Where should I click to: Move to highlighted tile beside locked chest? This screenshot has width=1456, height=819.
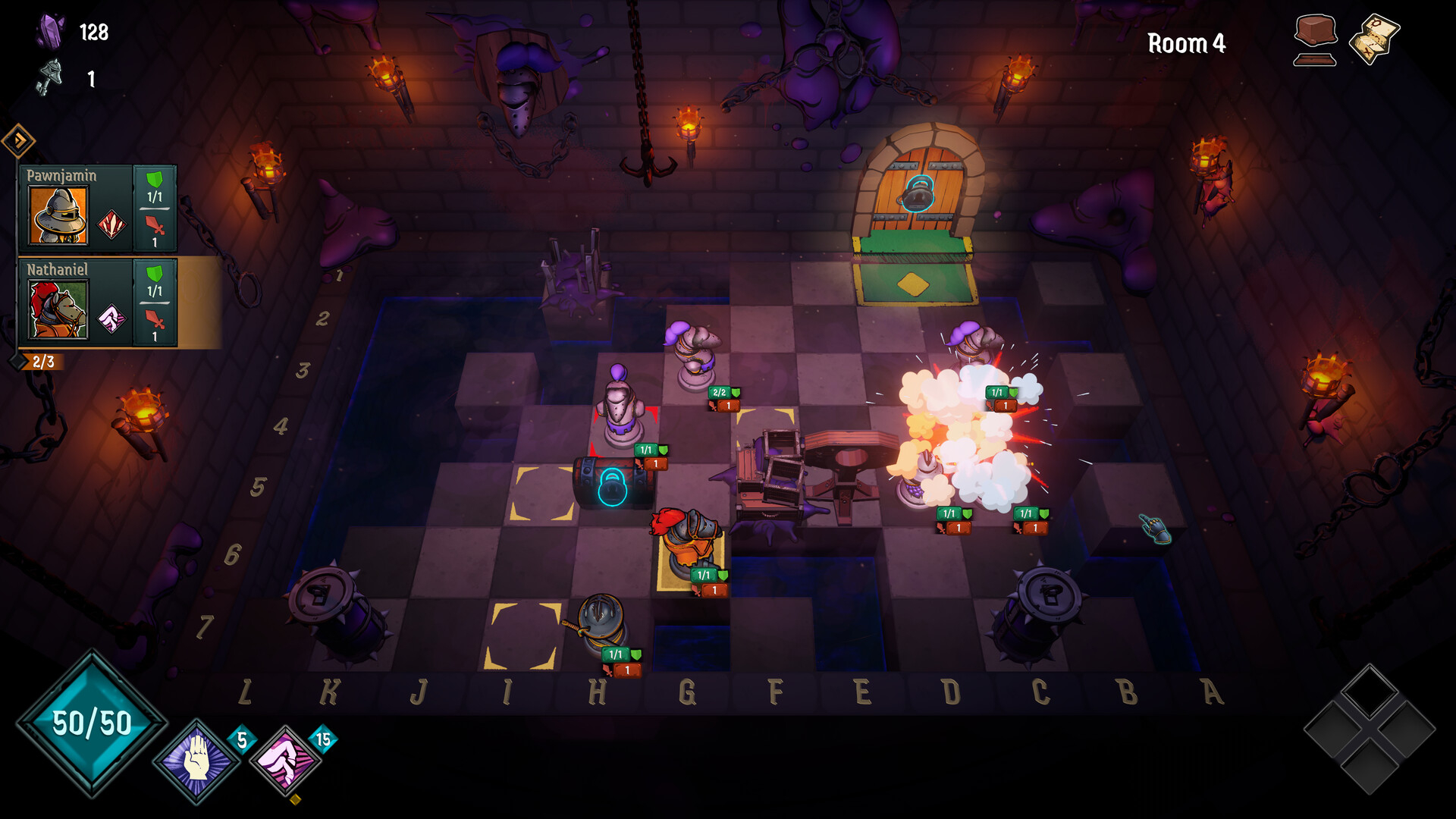tap(541, 494)
